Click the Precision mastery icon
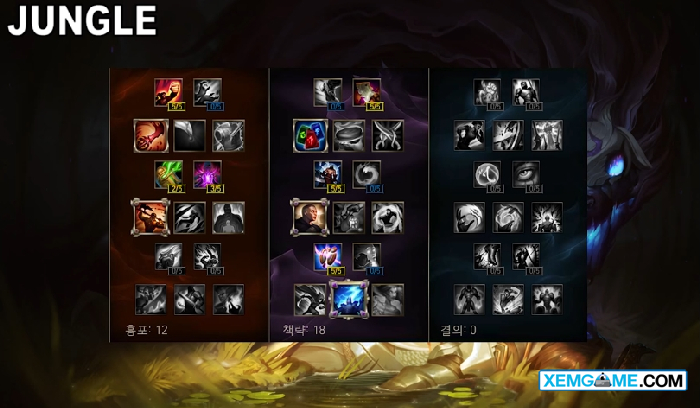 [327, 256]
